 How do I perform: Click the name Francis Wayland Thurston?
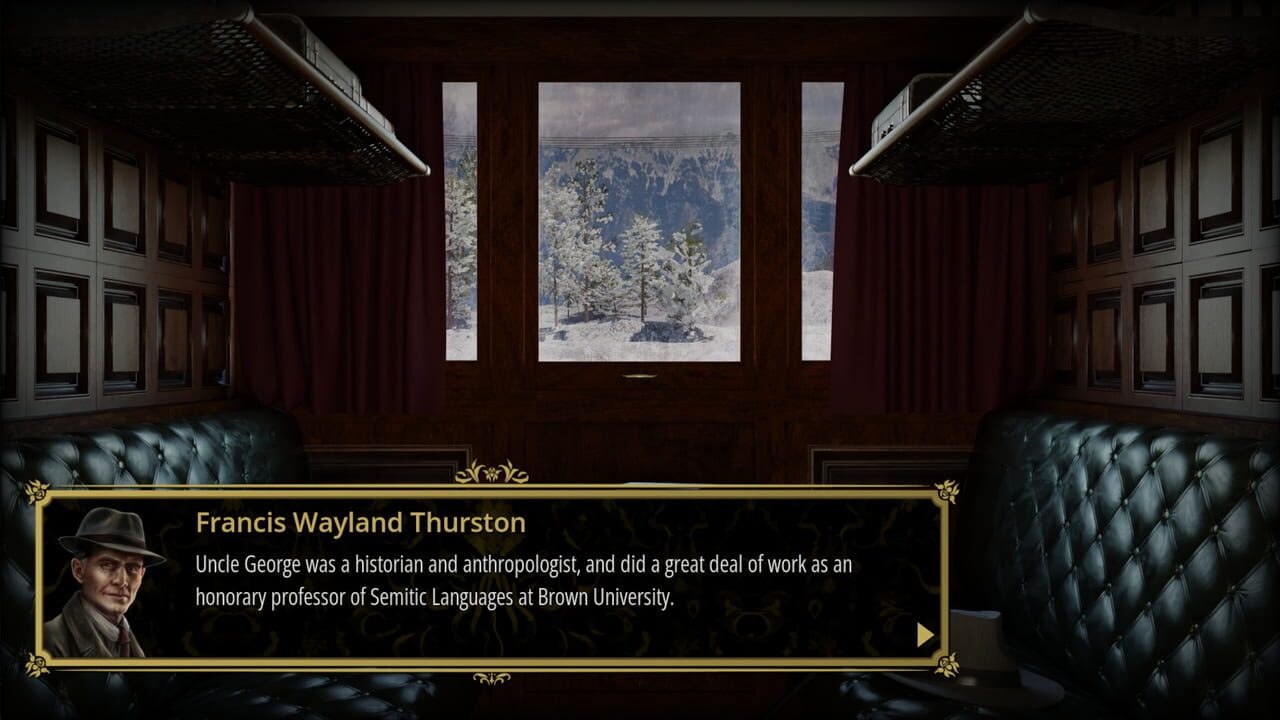pos(360,522)
